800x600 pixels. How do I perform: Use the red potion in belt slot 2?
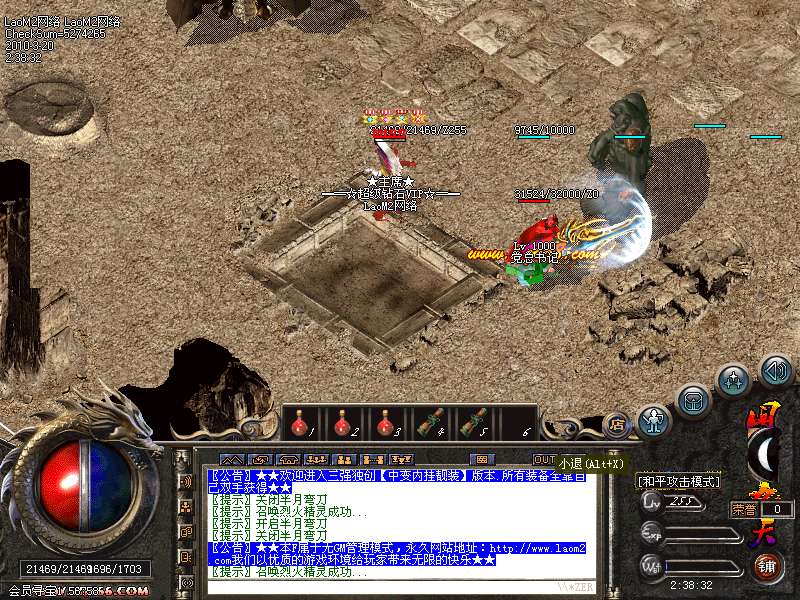342,424
